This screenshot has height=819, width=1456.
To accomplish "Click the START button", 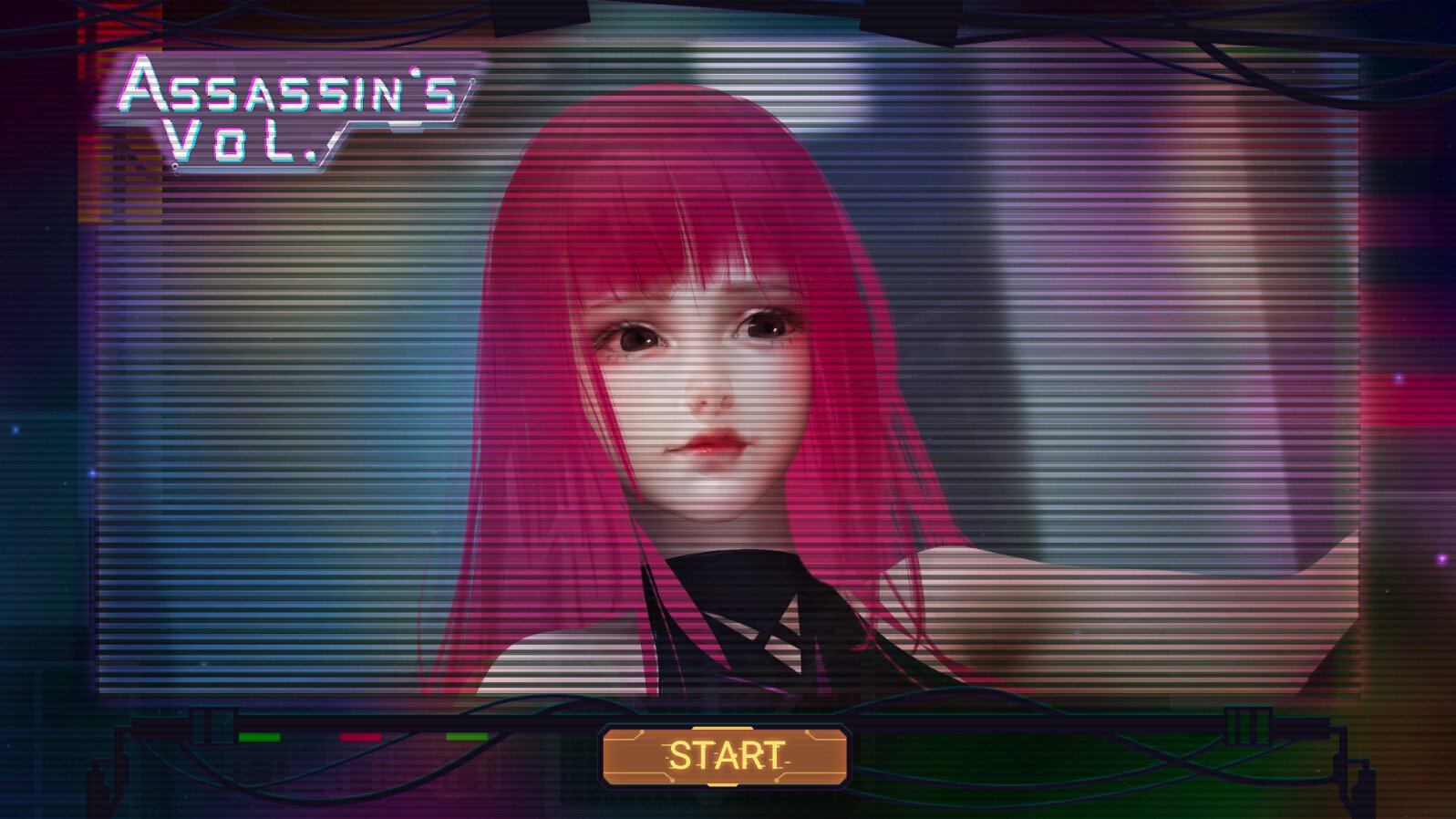I will pyautogui.click(x=728, y=757).
